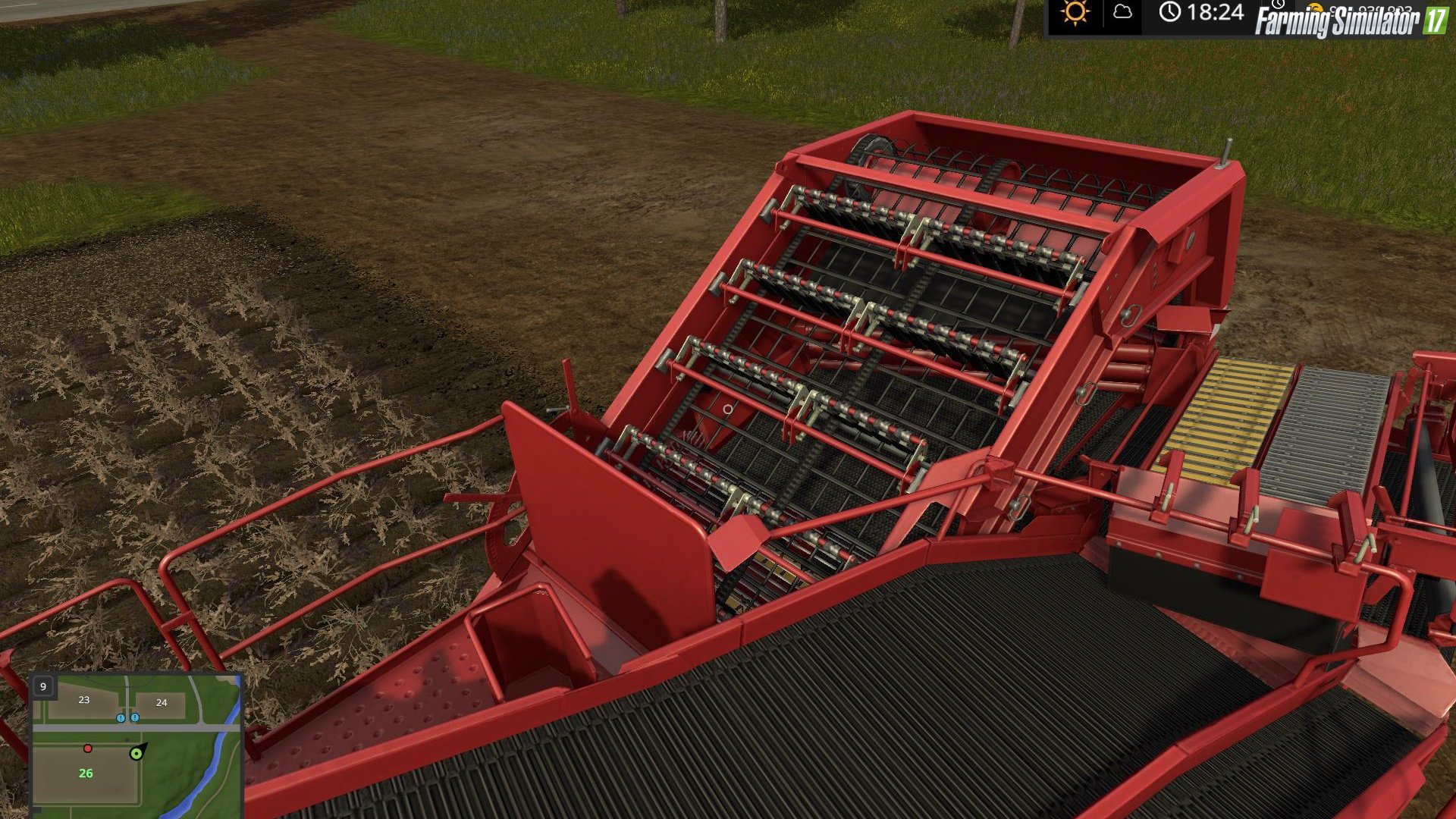Click the left blue info marker on minimap
Image resolution: width=1456 pixels, height=819 pixels.
(121, 716)
